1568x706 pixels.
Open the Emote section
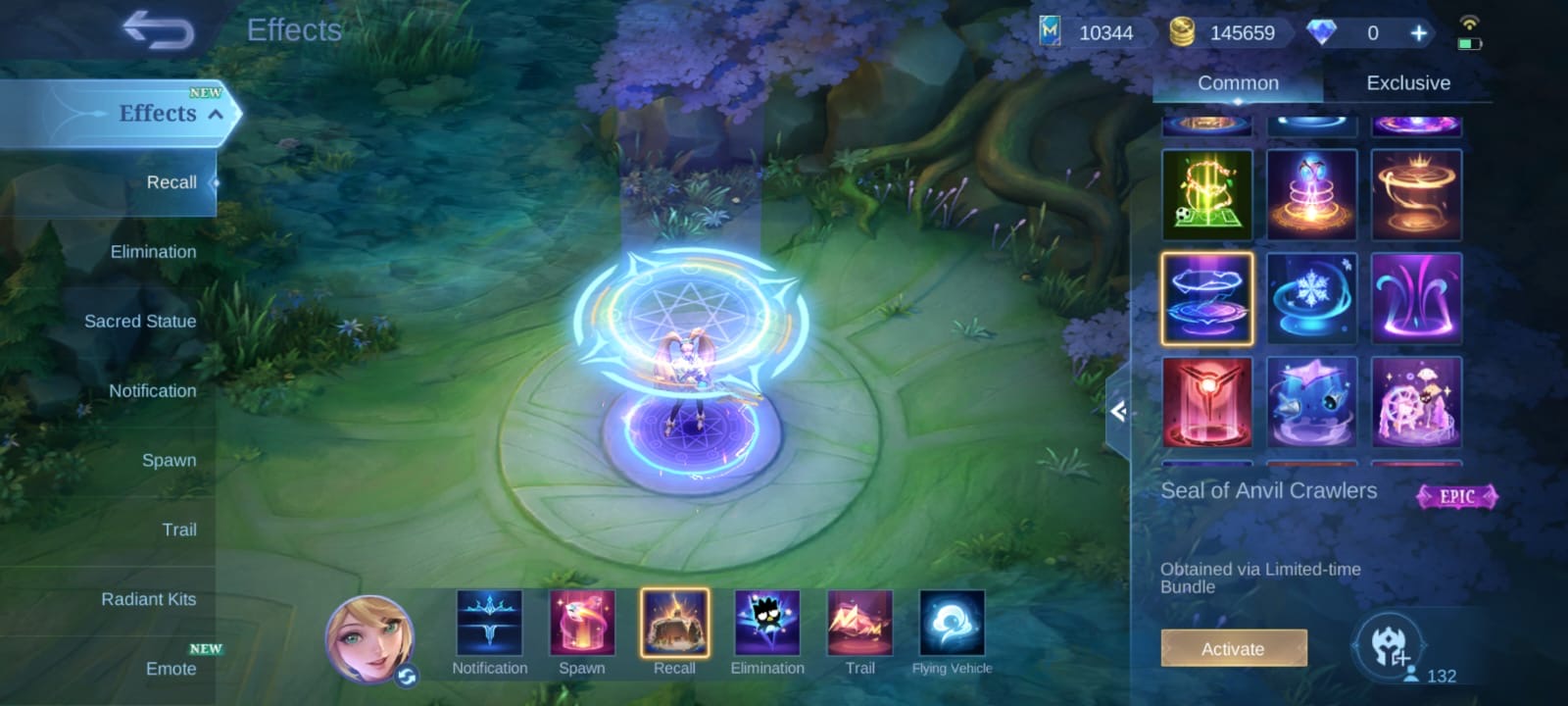click(x=171, y=669)
